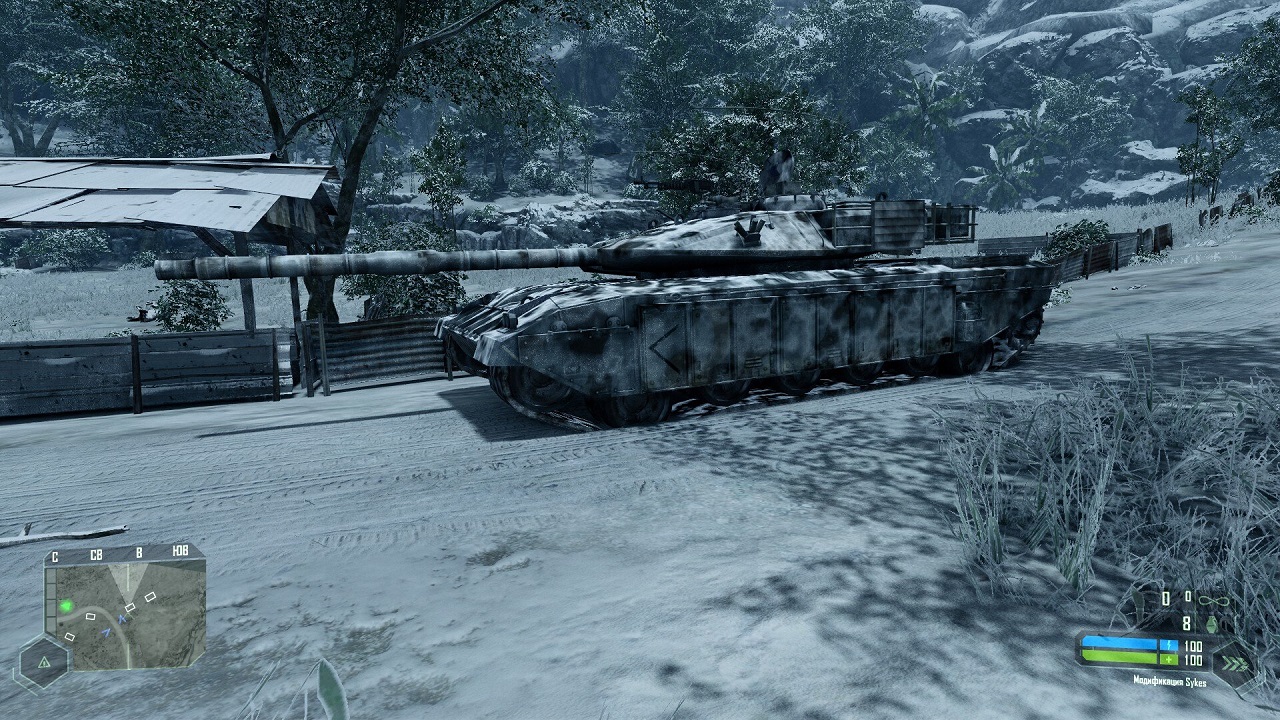Image resolution: width=1280 pixels, height=720 pixels.
Task: Click the "С" compass marker above the minimap
Action: 55,556
